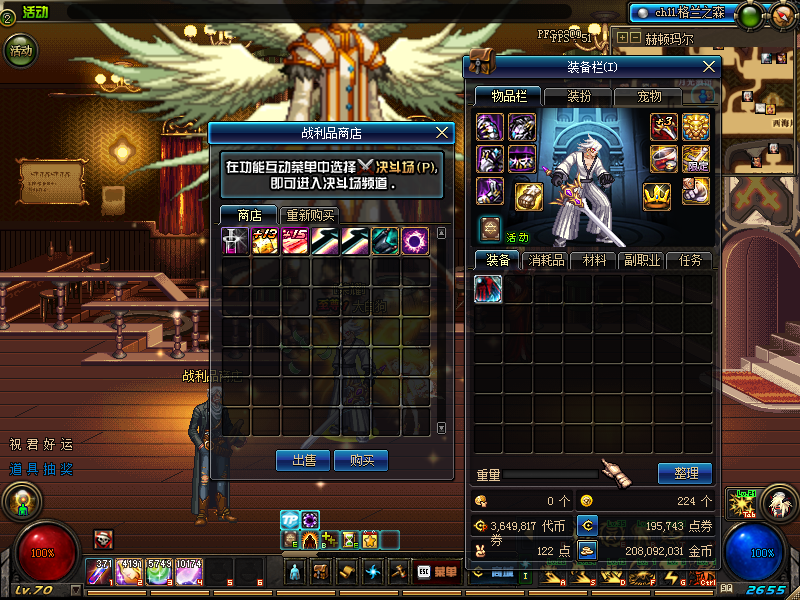This screenshot has width=800, height=600.
Task: Click the 整理 sort inventory button
Action: 685,473
